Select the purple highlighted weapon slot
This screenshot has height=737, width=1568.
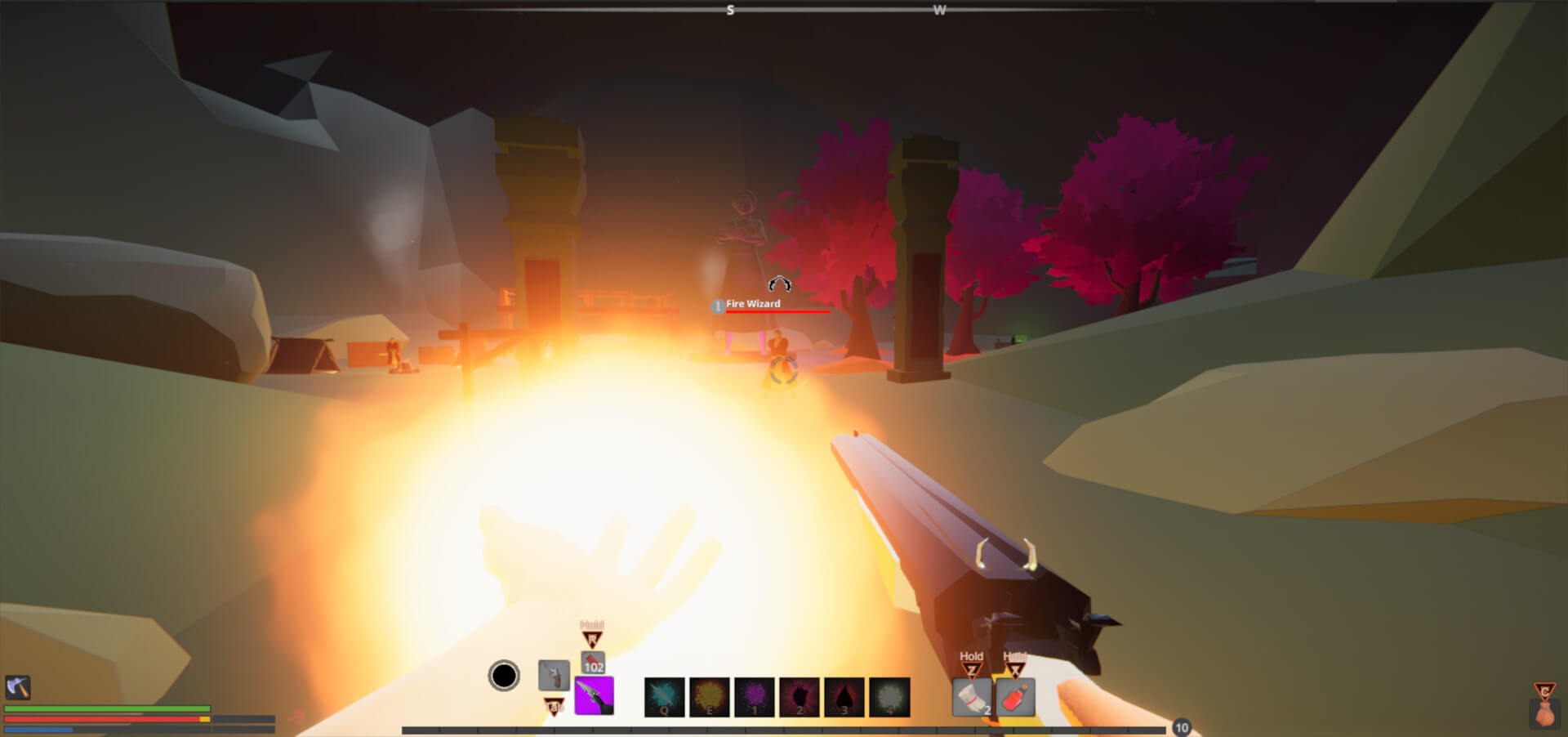(x=594, y=696)
